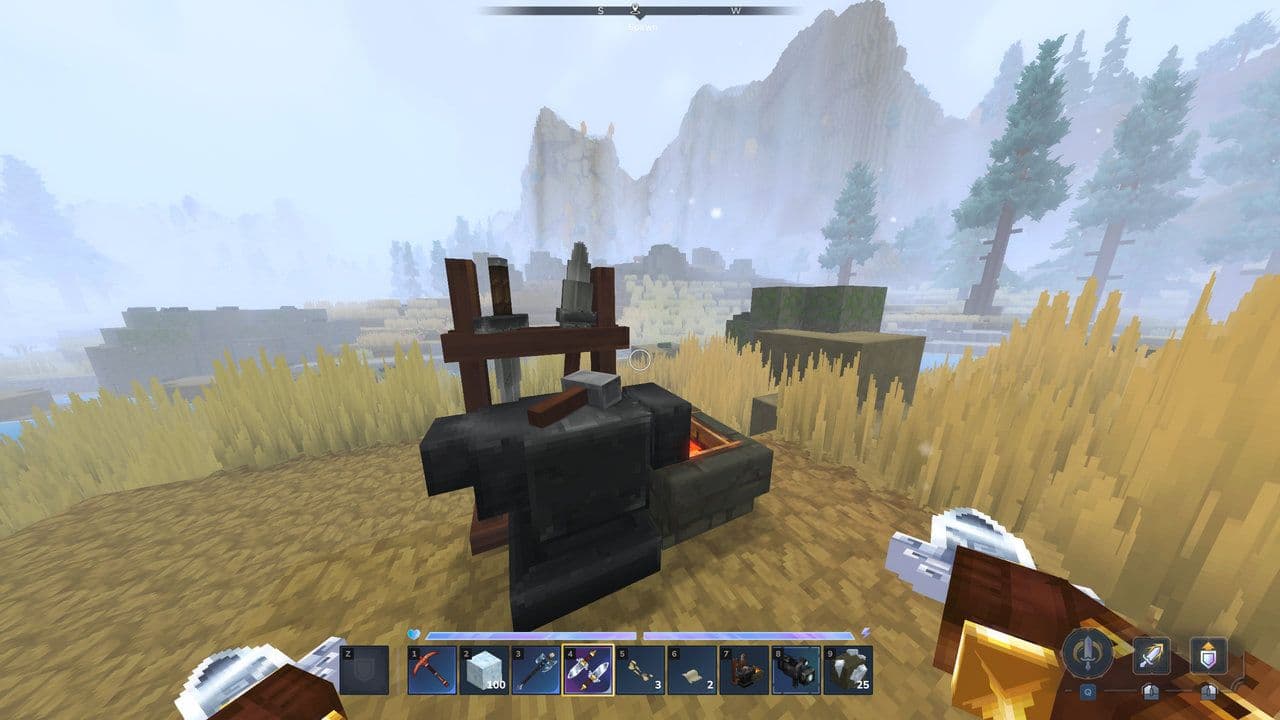The height and width of the screenshot is (720, 1280).
Task: Activate the shield boost ability
Action: pos(1209,655)
